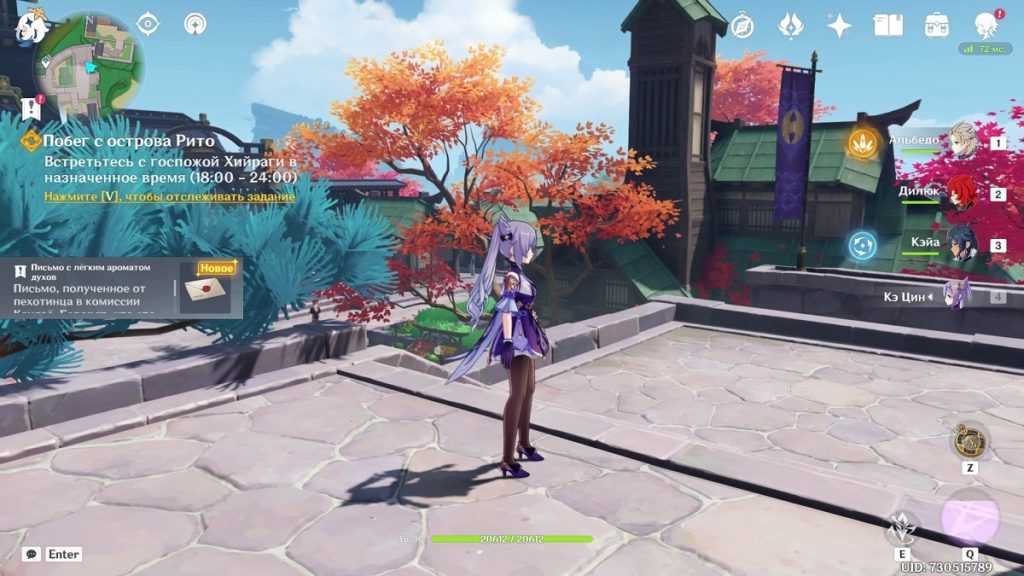Open the Wish menu wings icon
The height and width of the screenshot is (576, 1024).
click(791, 25)
